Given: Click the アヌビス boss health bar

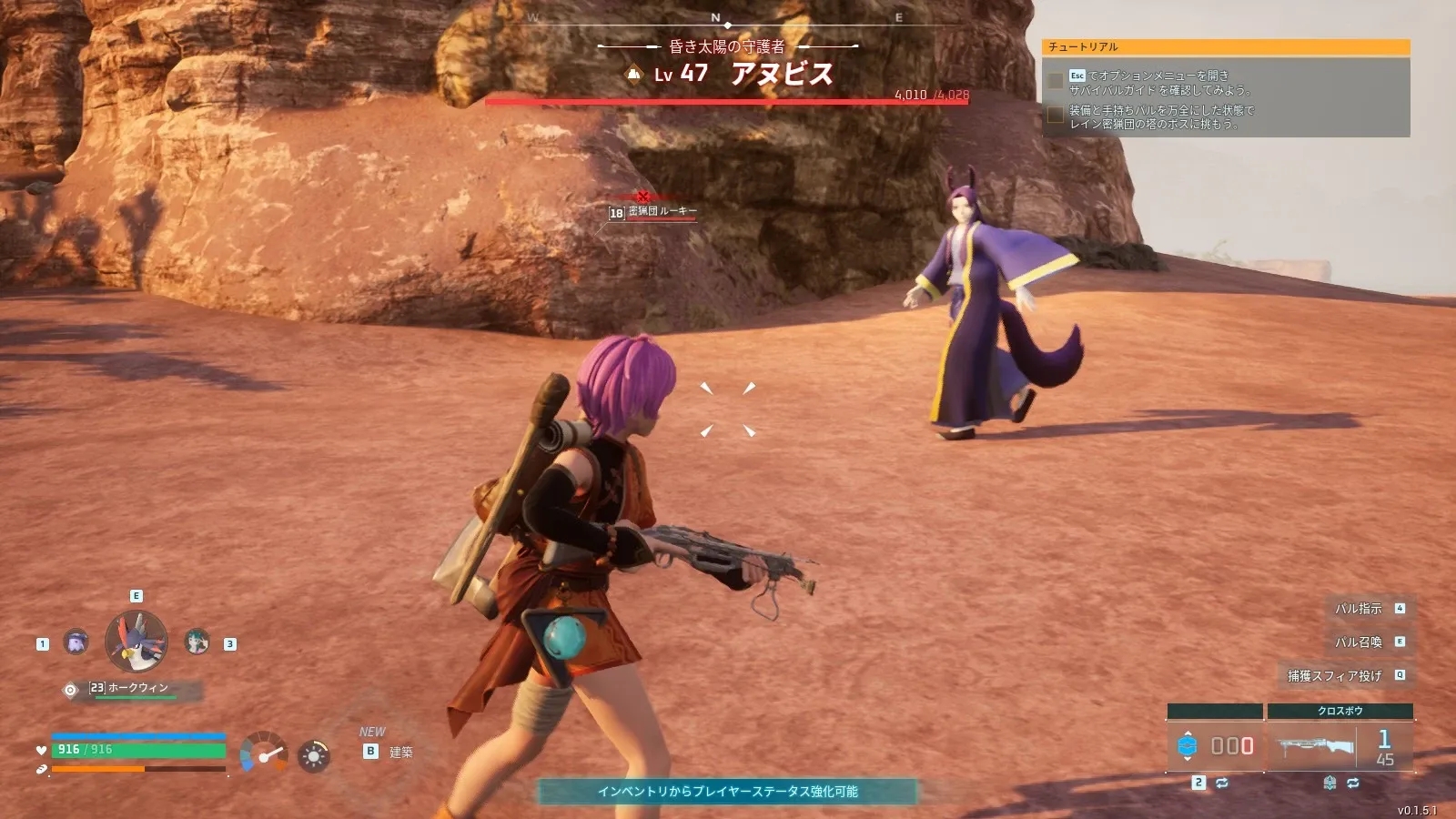Looking at the screenshot, I should [x=714, y=101].
